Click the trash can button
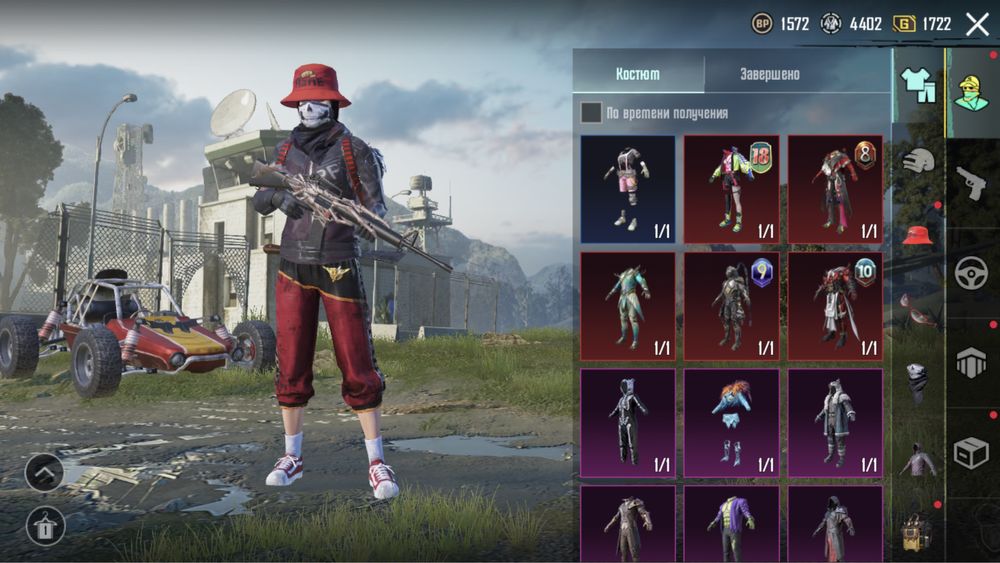Viewport: 1000px width, 563px height. (x=45, y=525)
